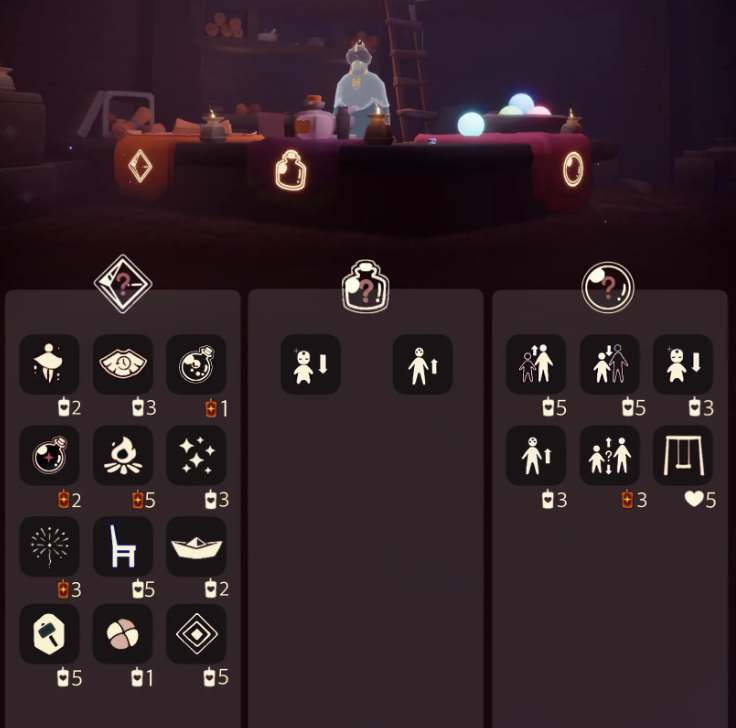Select the fireworks burst item

49,546
